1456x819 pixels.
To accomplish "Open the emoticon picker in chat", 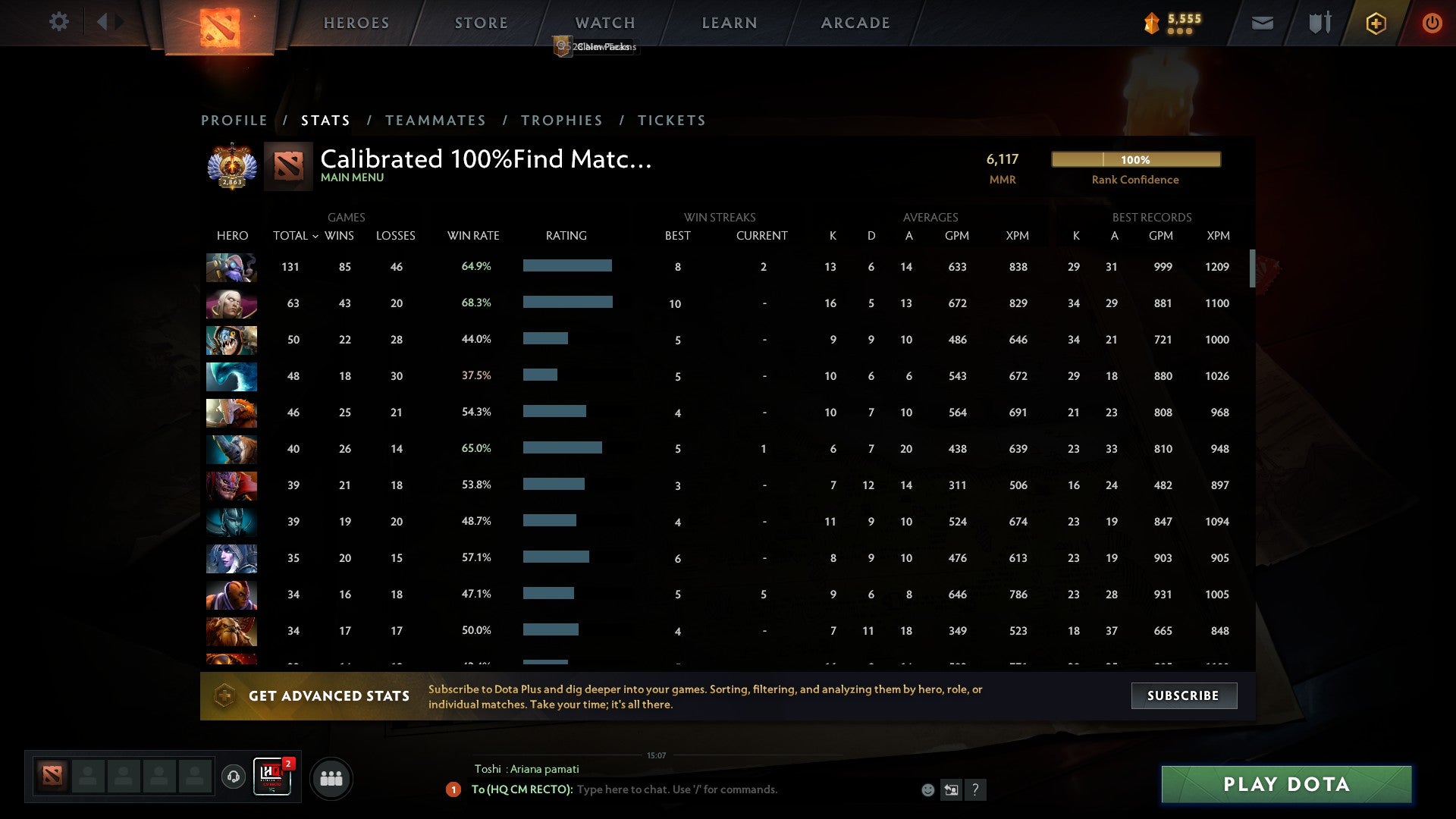I will pos(927,789).
